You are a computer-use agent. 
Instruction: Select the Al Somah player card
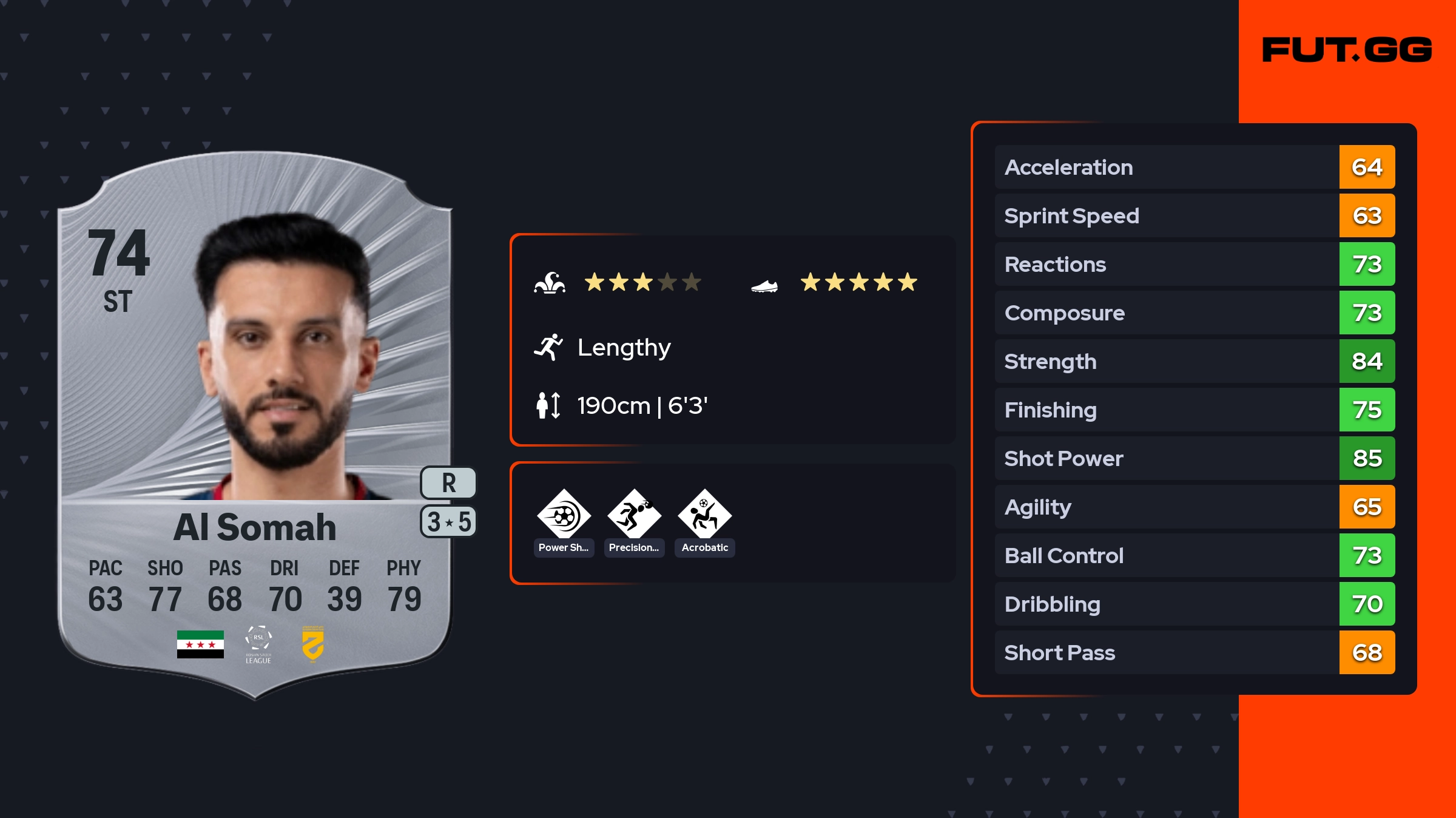coord(255,425)
